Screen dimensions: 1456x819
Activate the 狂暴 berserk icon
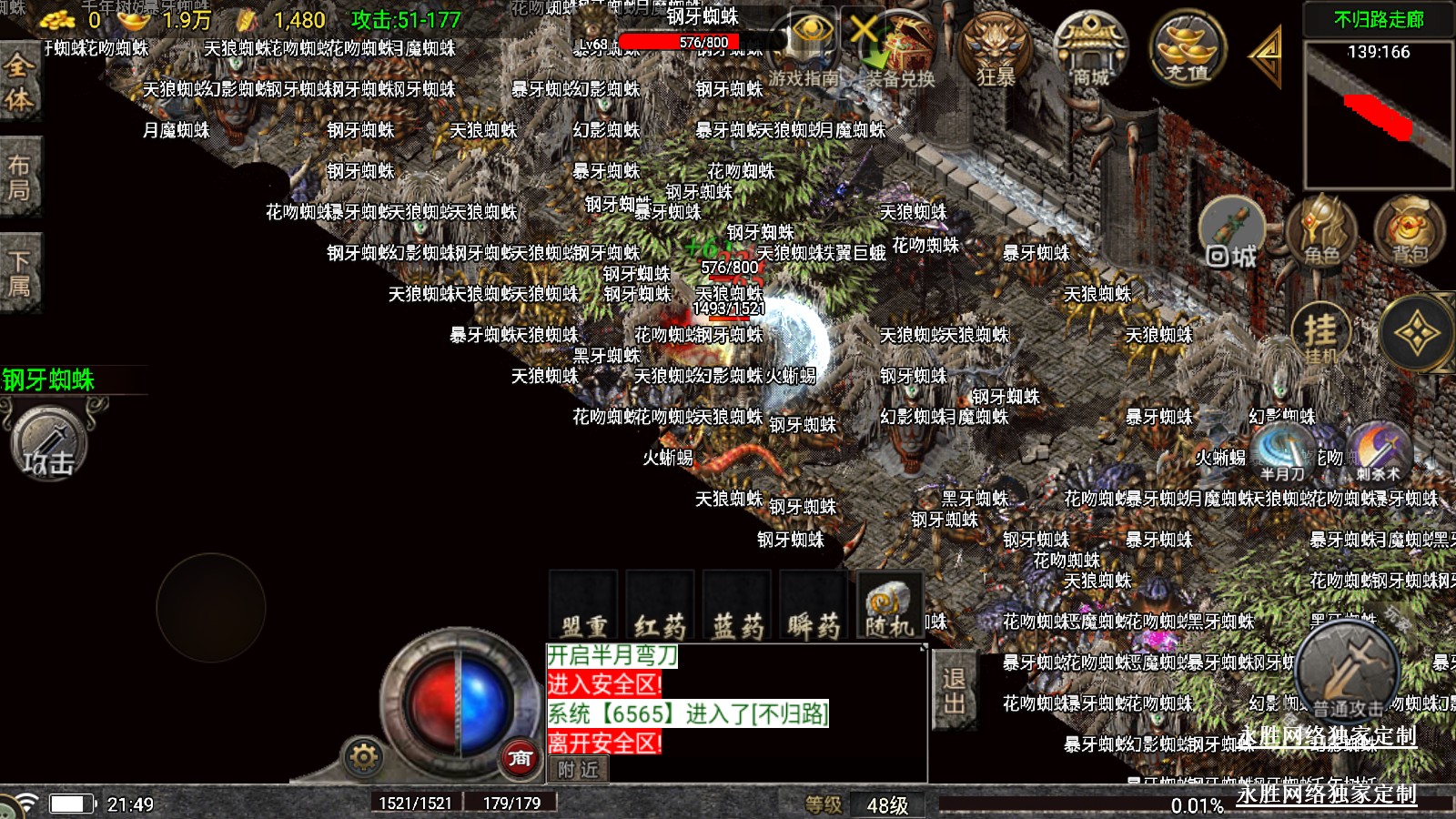996,50
